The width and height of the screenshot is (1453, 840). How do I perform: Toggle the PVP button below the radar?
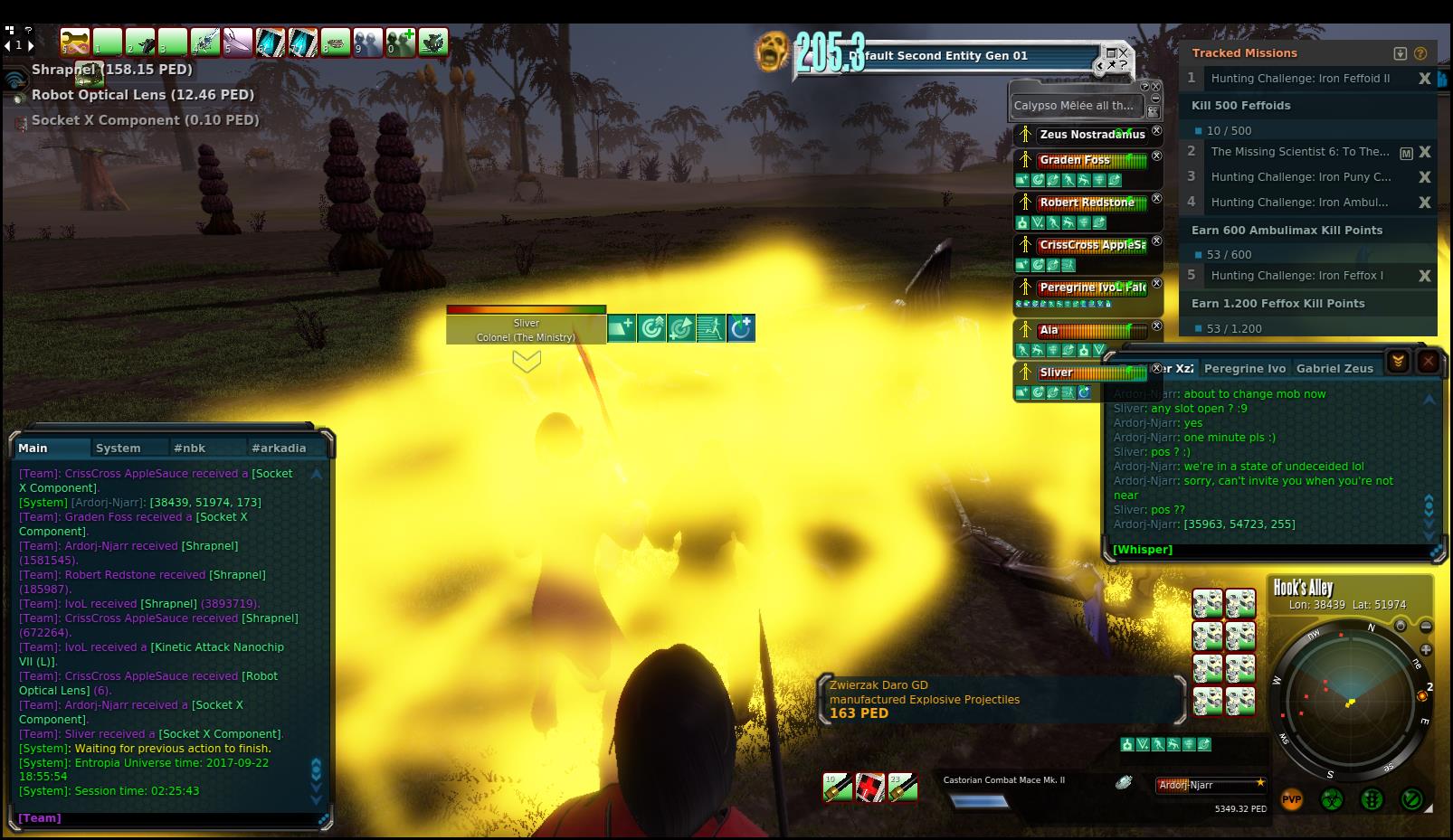click(1291, 799)
